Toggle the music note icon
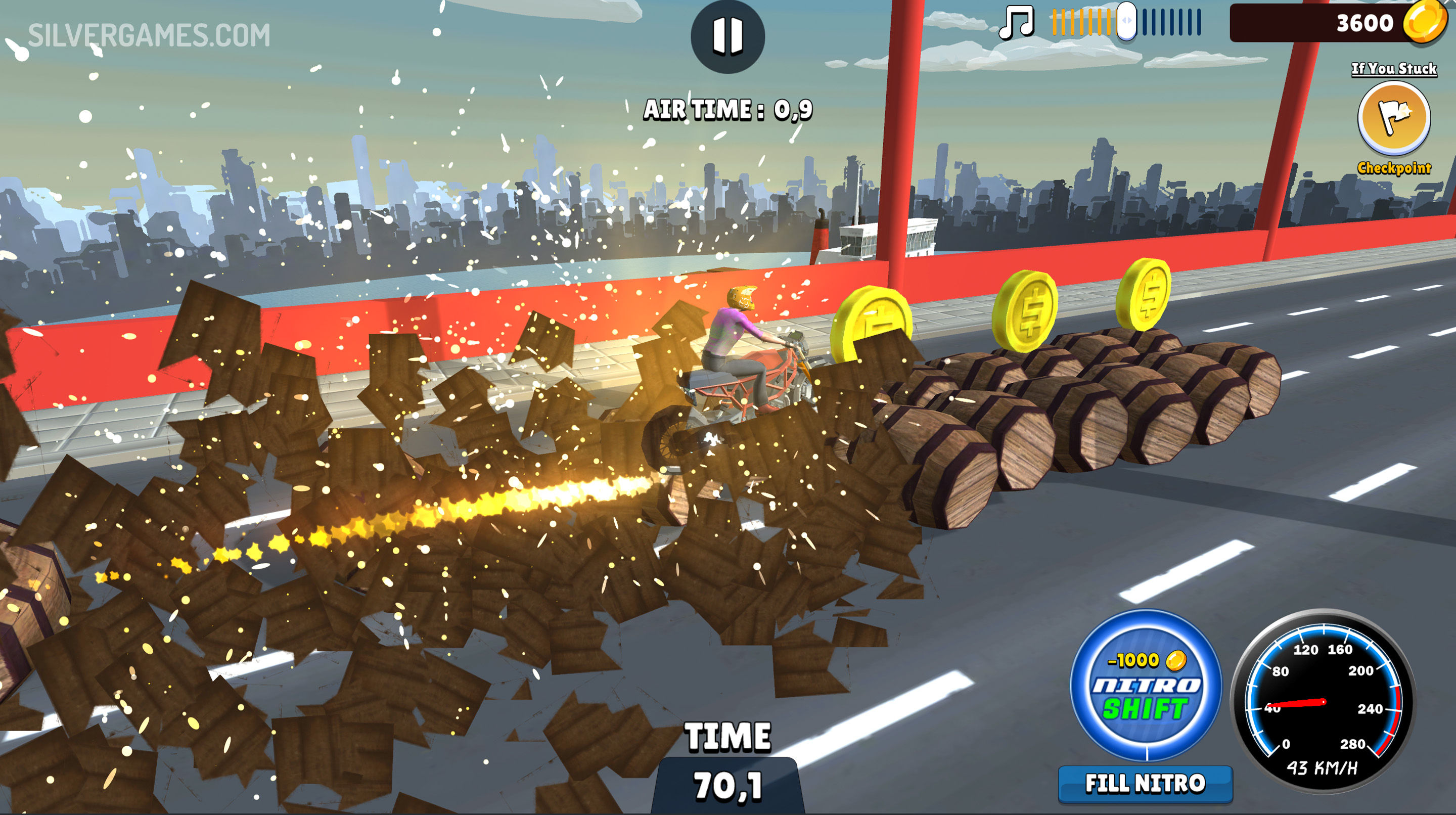Image resolution: width=1456 pixels, height=815 pixels. point(1016,23)
